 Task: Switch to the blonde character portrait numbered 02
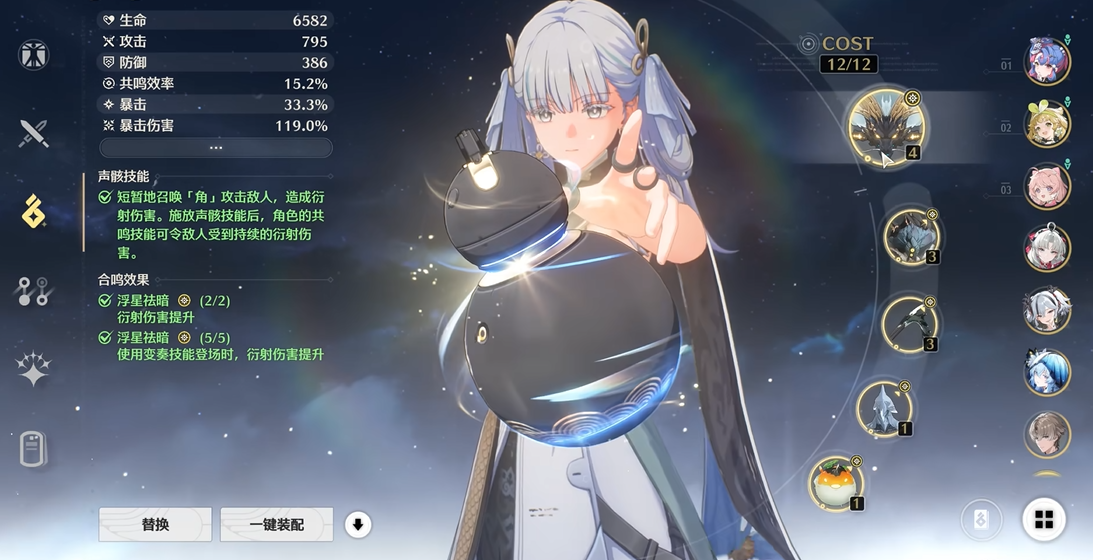coord(1047,124)
